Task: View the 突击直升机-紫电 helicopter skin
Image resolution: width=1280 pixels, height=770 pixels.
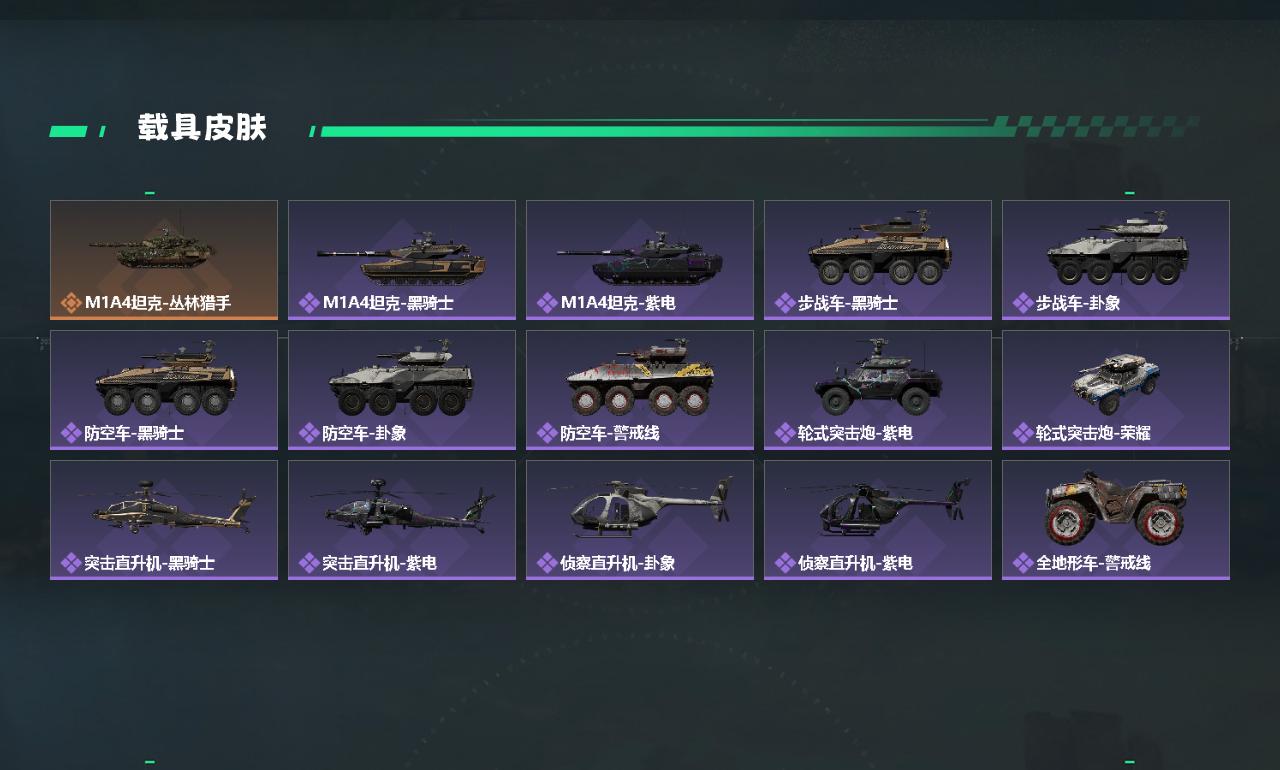Action: pyautogui.click(x=402, y=520)
